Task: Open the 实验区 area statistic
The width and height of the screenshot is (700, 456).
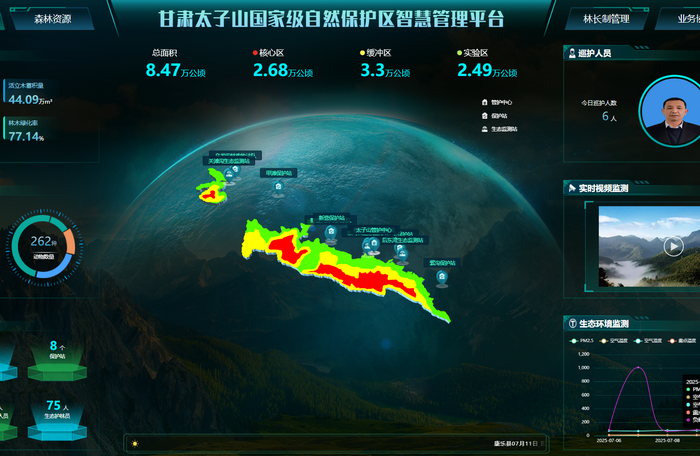Action: point(486,64)
